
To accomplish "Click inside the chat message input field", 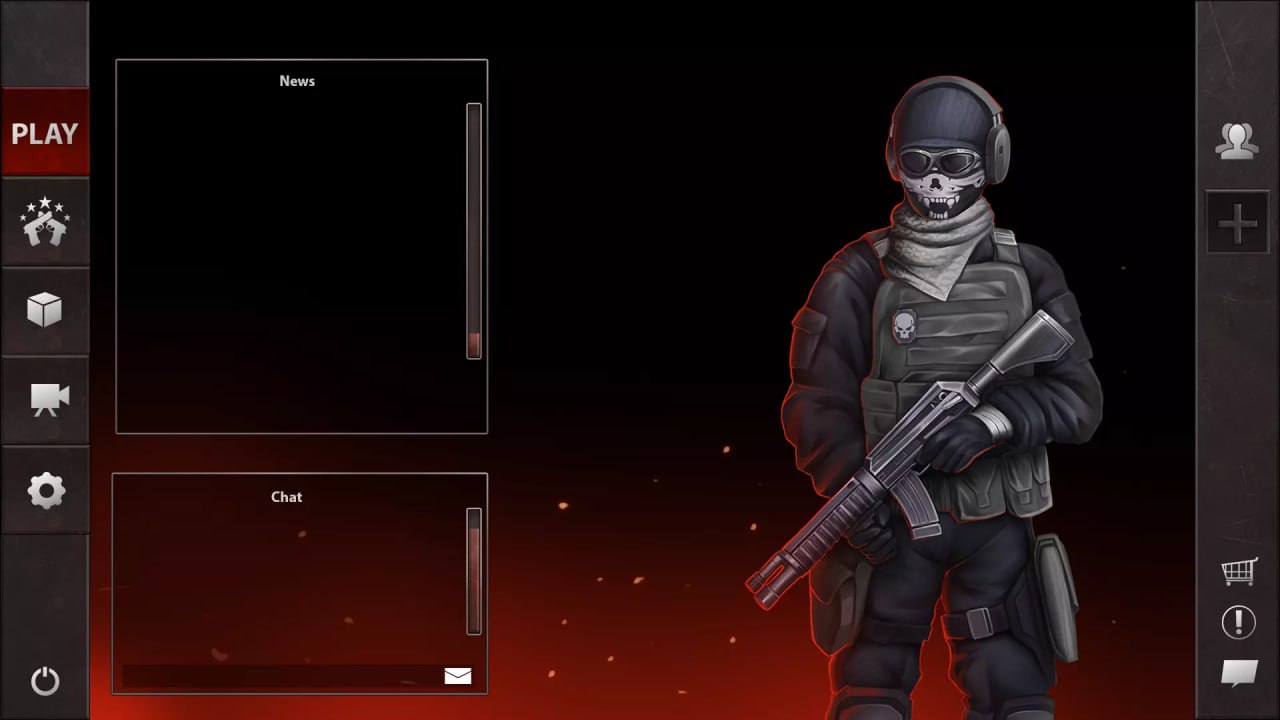I will click(x=280, y=675).
